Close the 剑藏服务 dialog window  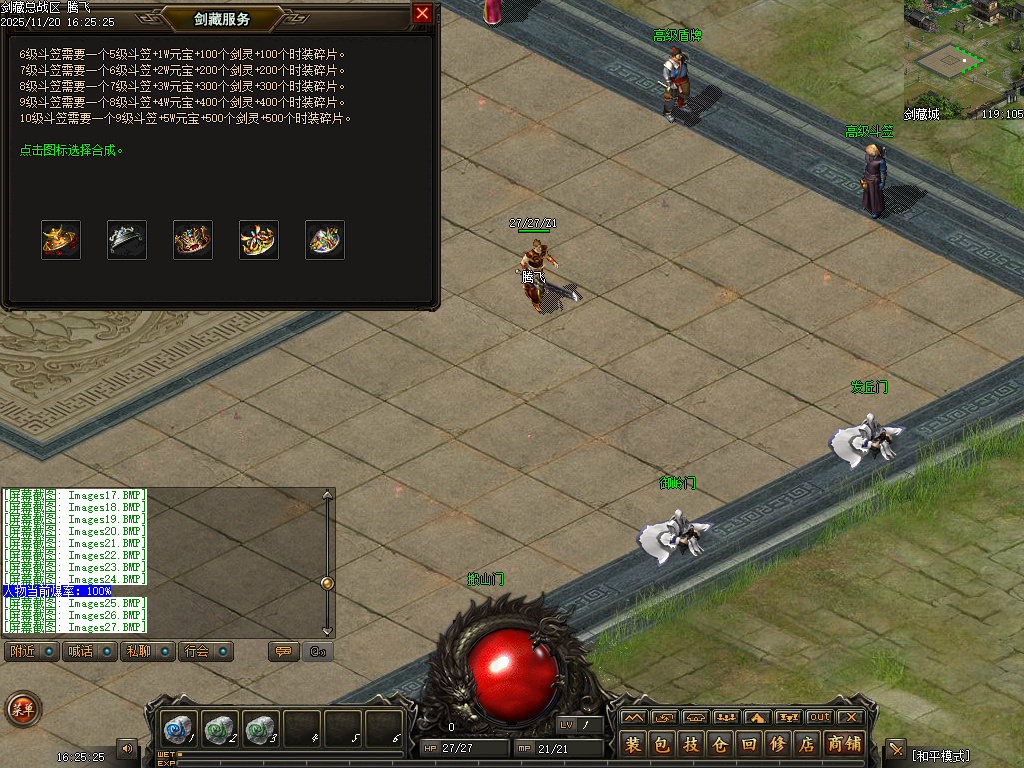click(422, 14)
